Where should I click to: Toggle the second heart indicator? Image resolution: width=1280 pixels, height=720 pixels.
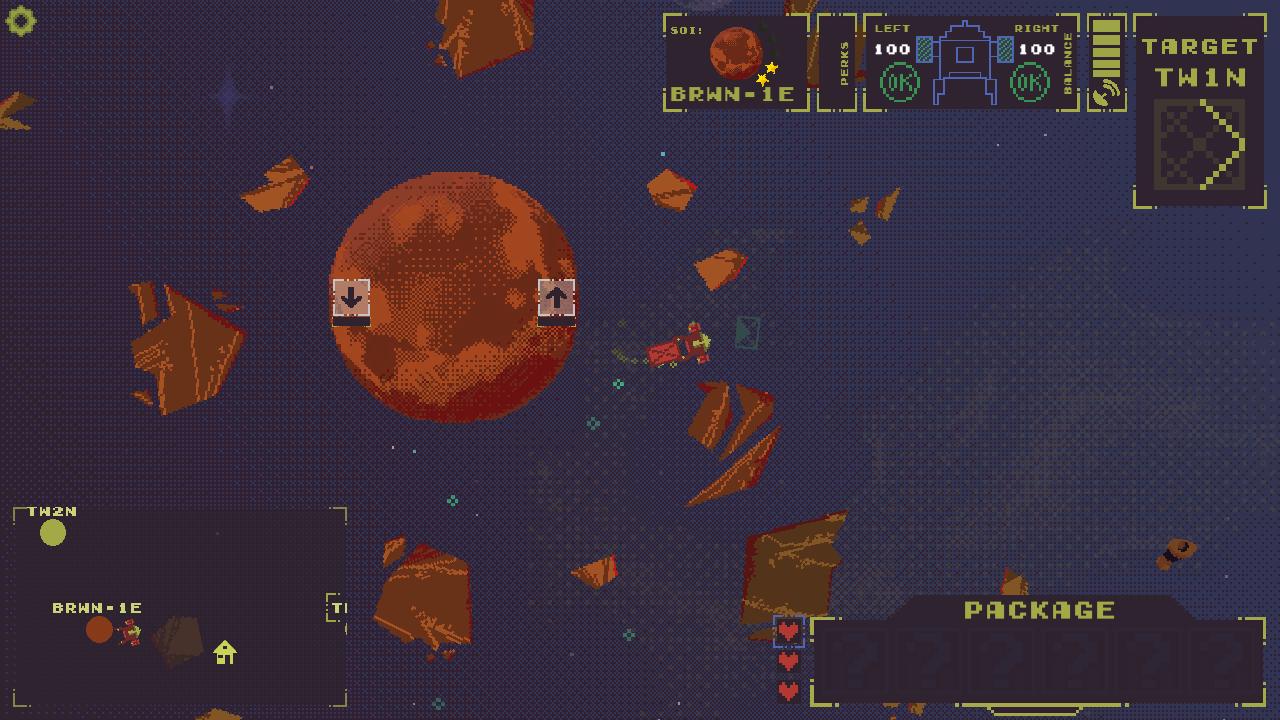coord(789,660)
